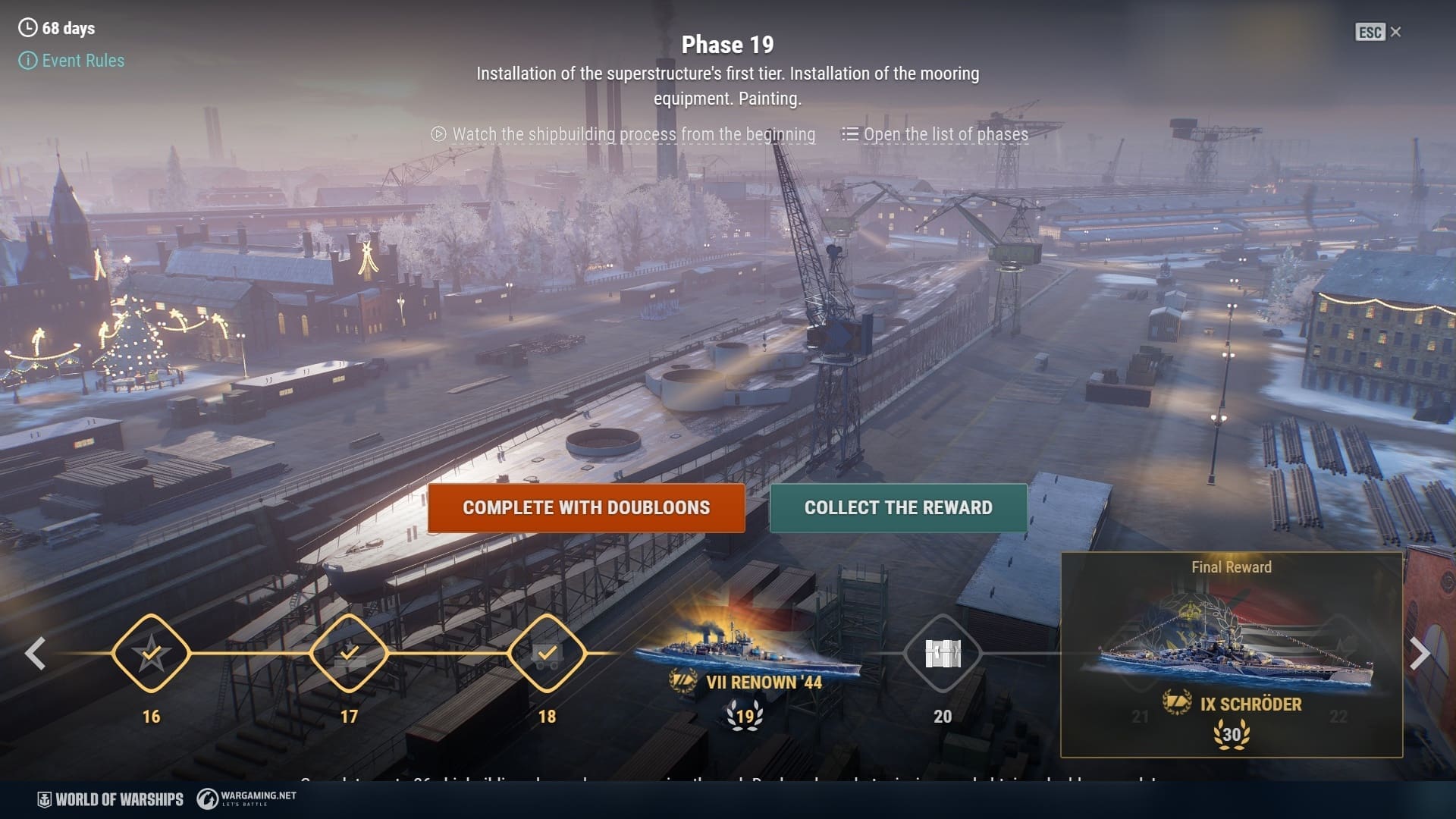Close the shipyard screen with X

(1395, 32)
